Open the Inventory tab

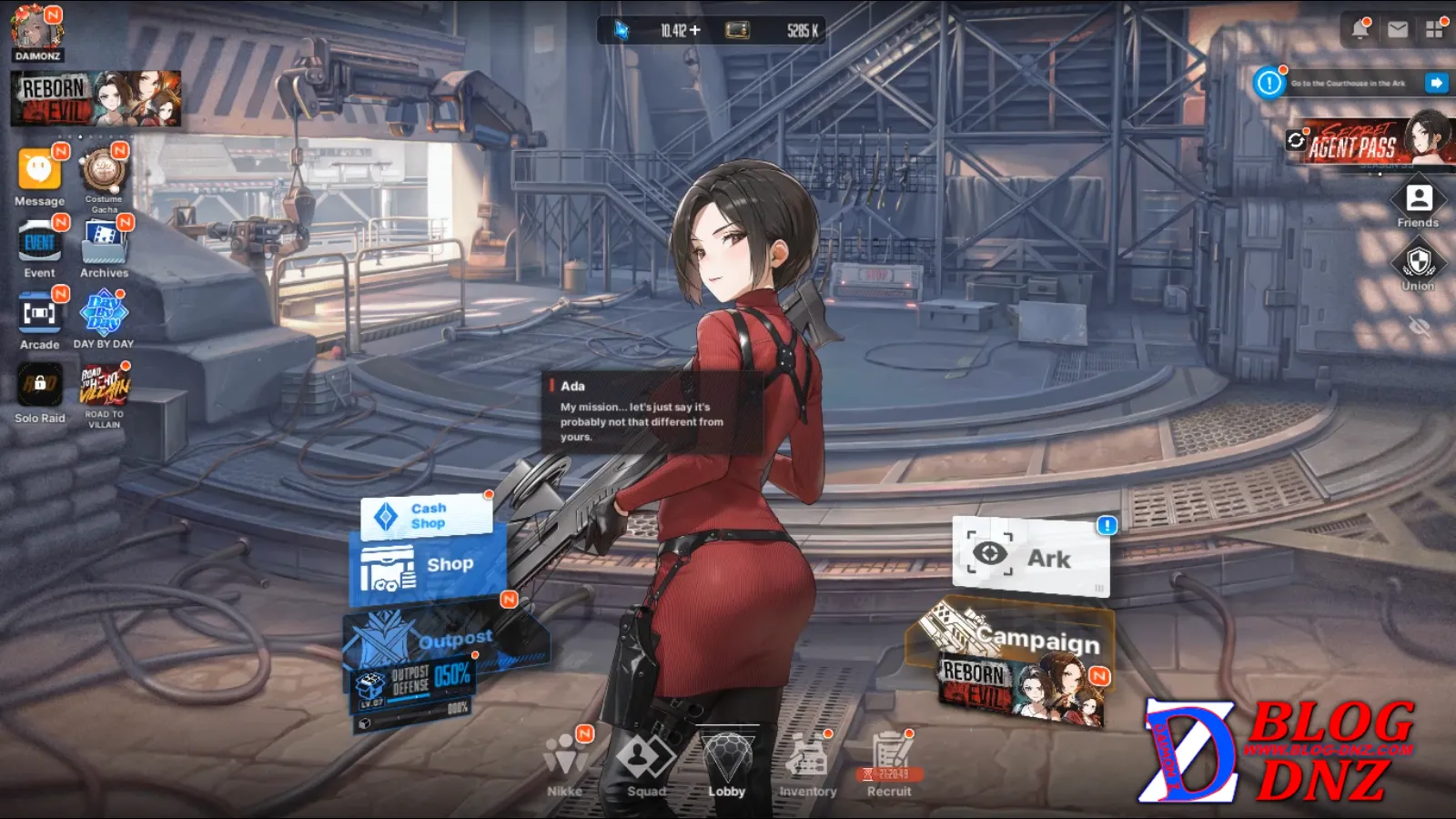[807, 764]
